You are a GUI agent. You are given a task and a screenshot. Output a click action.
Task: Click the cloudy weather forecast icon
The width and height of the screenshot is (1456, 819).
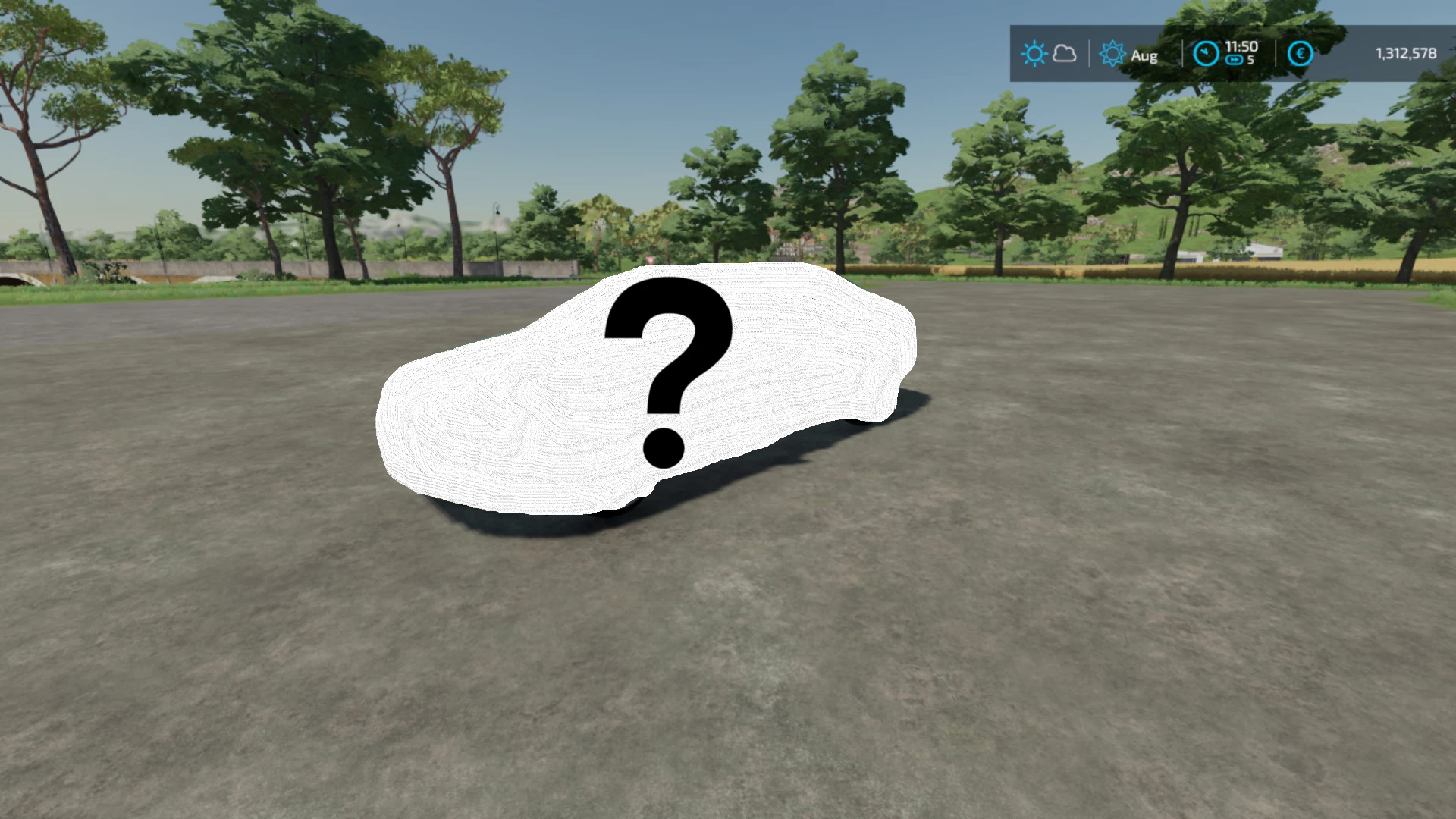[1065, 53]
